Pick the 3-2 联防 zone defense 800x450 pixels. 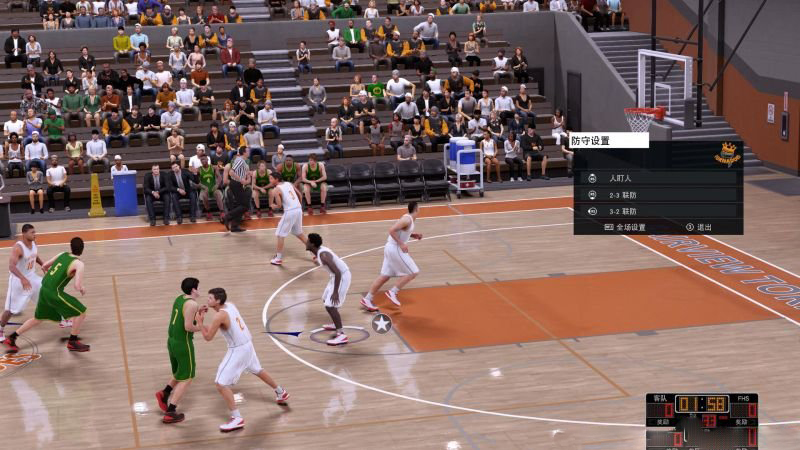click(x=622, y=211)
